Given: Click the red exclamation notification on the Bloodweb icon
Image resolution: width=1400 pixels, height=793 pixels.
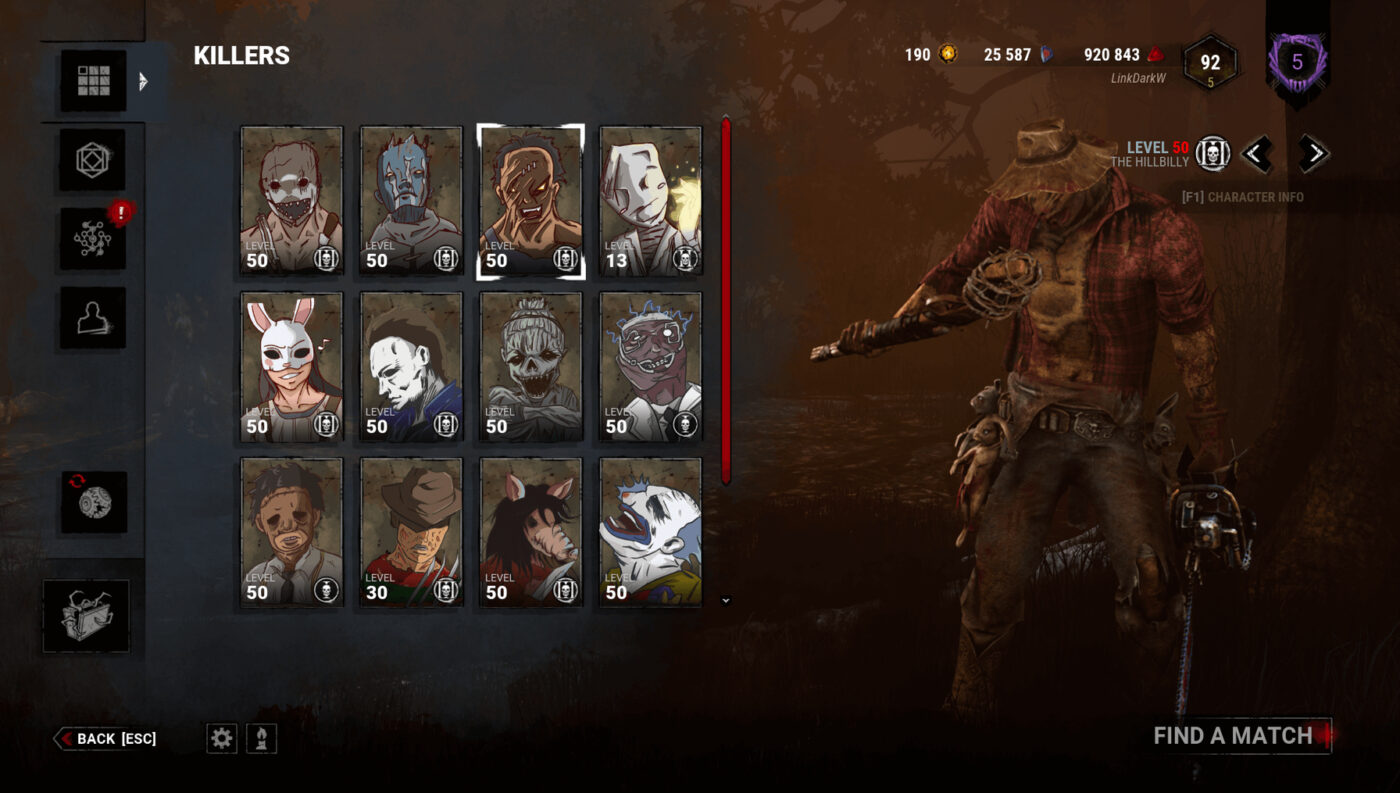Looking at the screenshot, I should [x=120, y=214].
